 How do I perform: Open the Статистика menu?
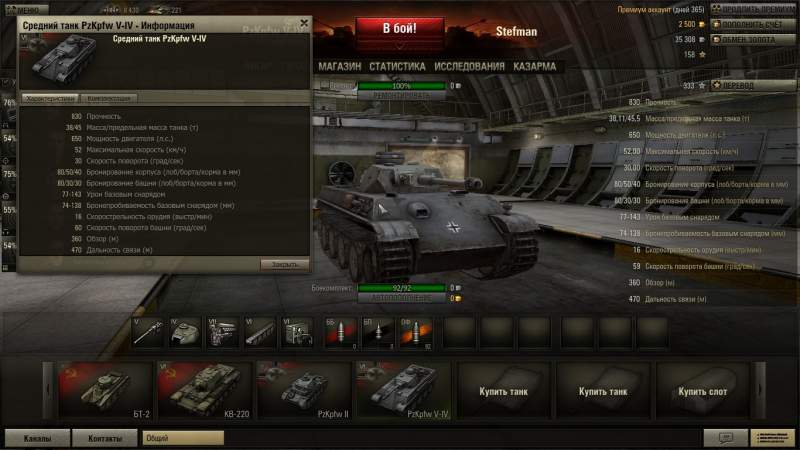pyautogui.click(x=397, y=66)
